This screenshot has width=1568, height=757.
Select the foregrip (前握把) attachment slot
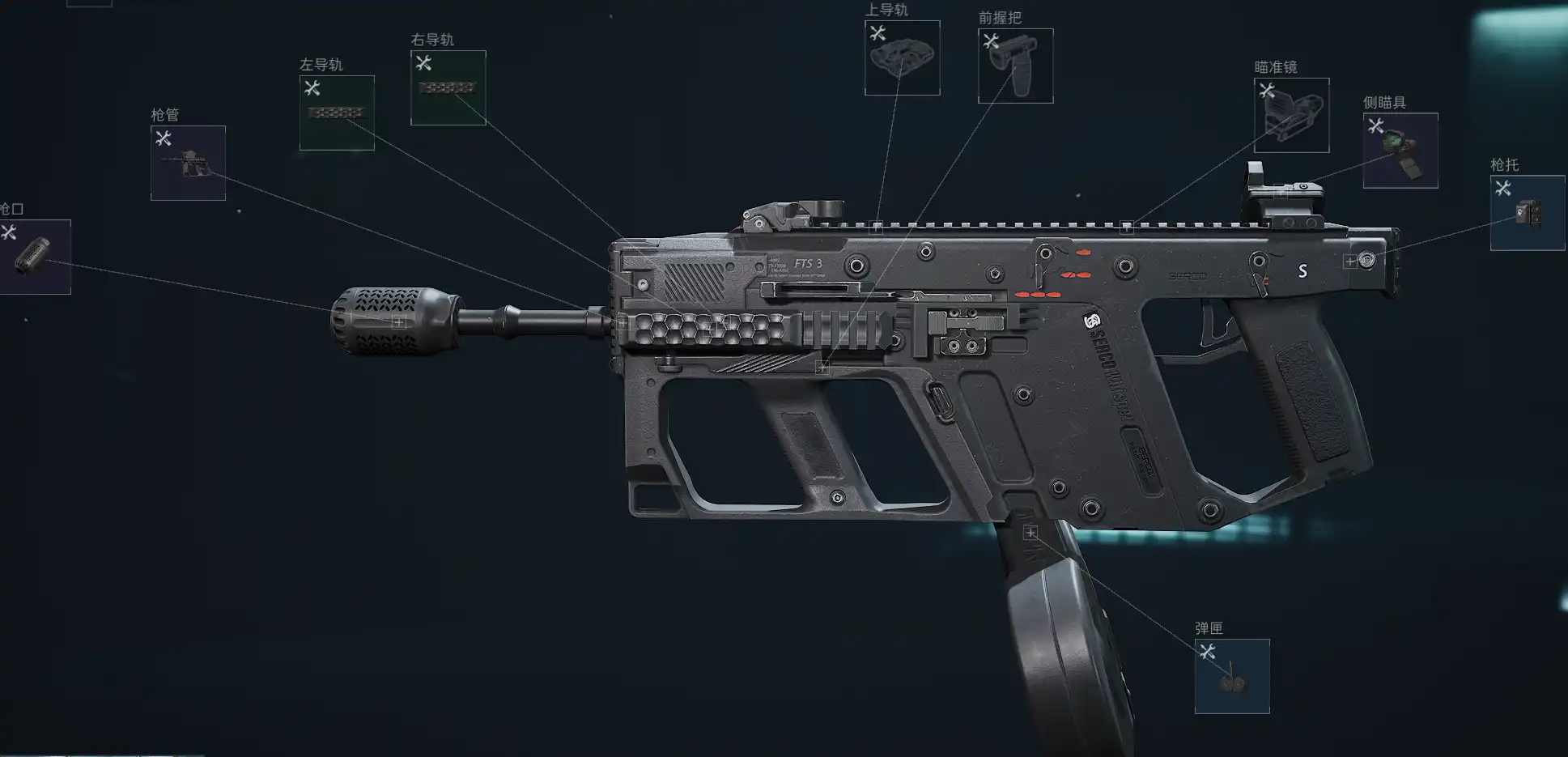(1015, 66)
